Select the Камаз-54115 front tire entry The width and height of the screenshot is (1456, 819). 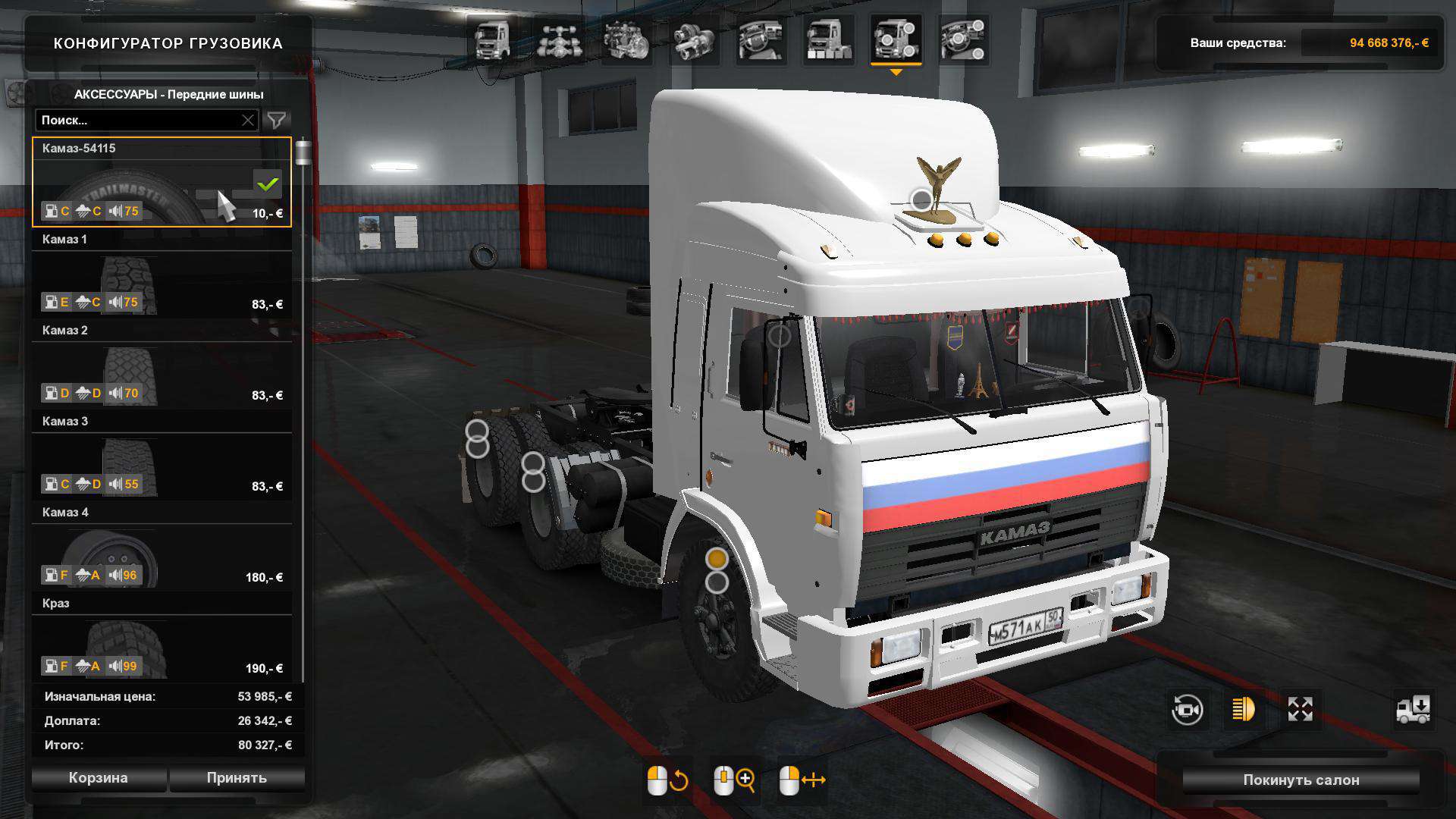162,182
